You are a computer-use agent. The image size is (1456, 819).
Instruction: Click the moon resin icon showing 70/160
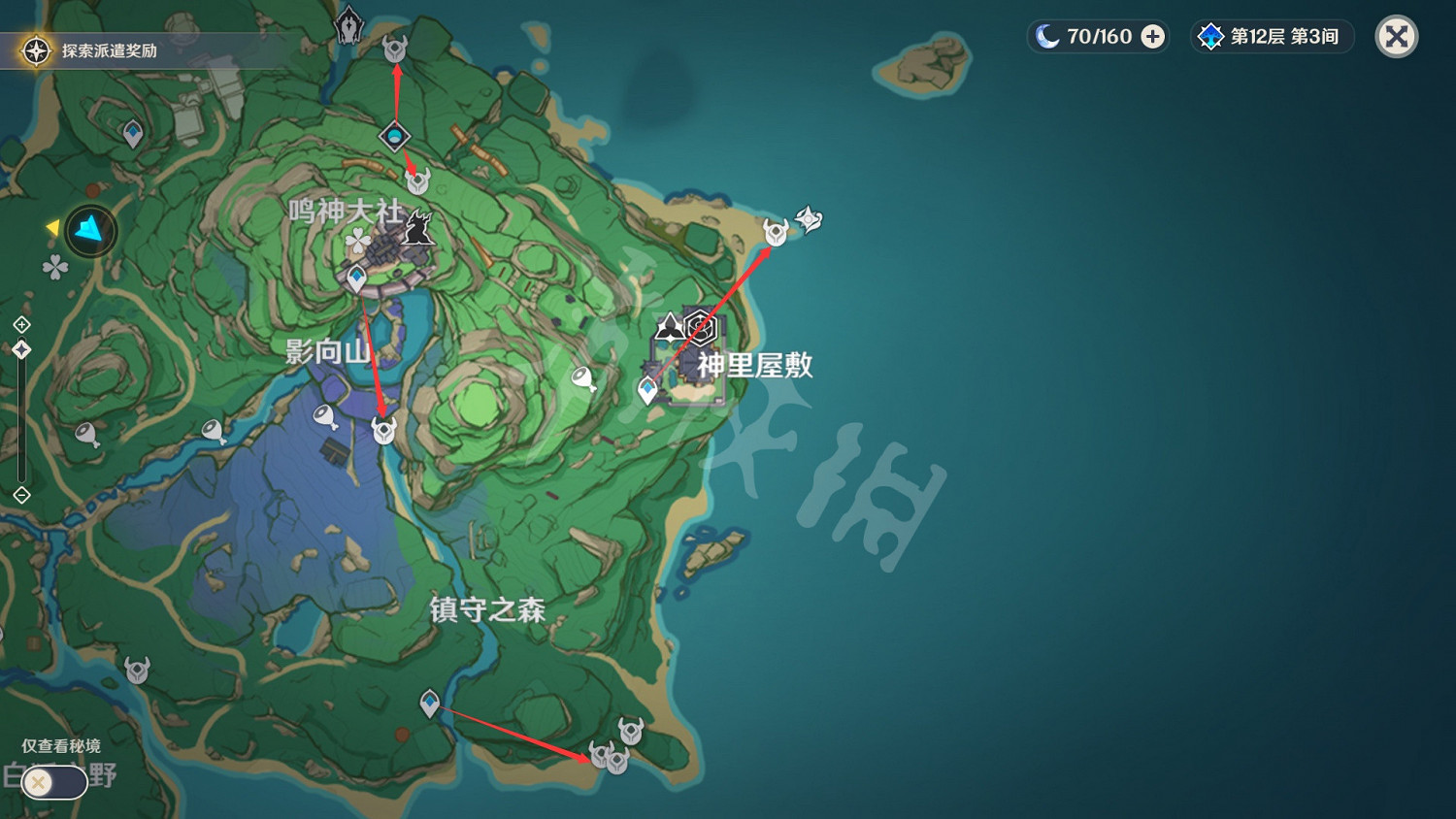(x=1073, y=36)
